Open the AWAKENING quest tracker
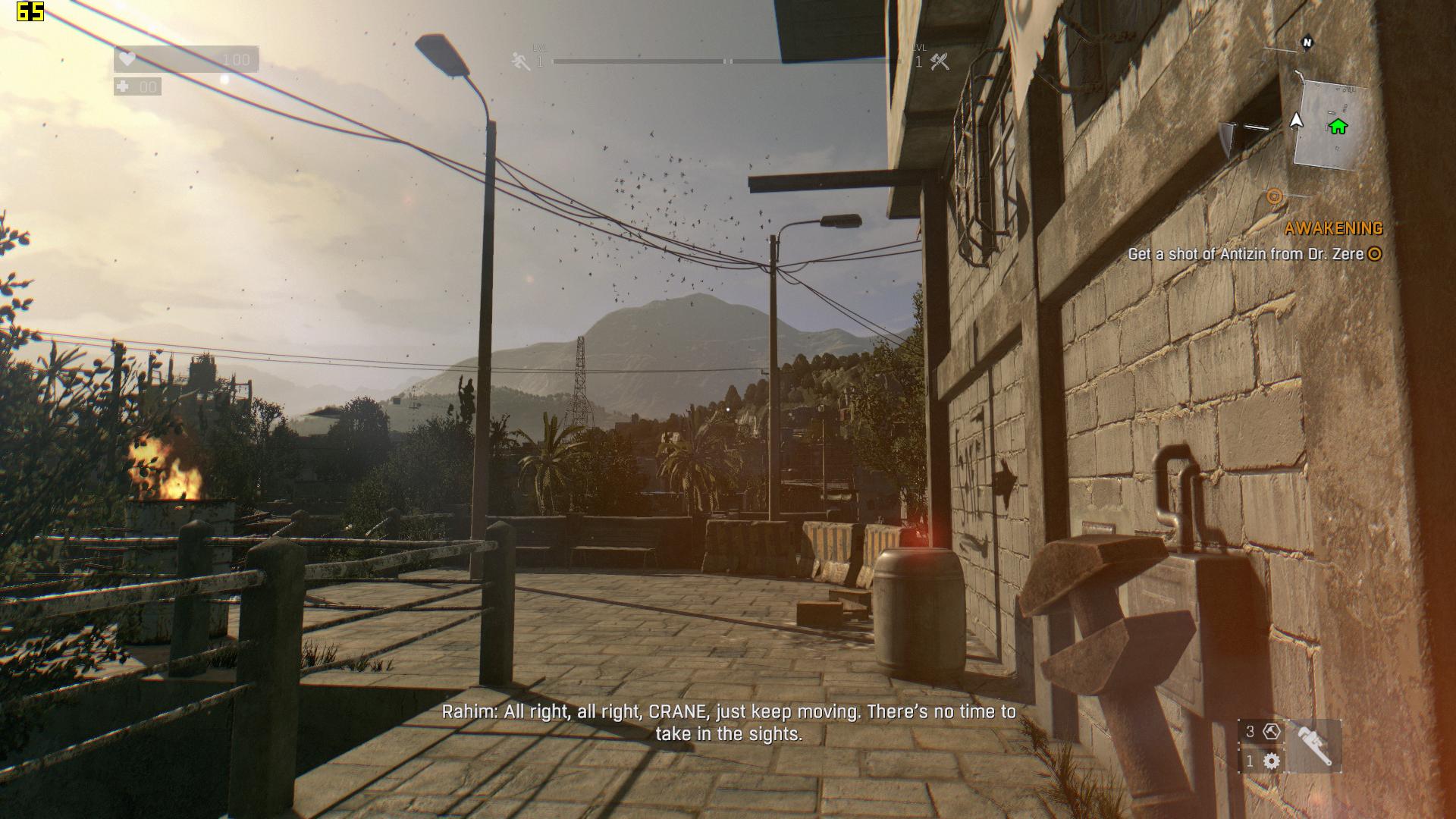The height and width of the screenshot is (819, 1456). click(1333, 228)
